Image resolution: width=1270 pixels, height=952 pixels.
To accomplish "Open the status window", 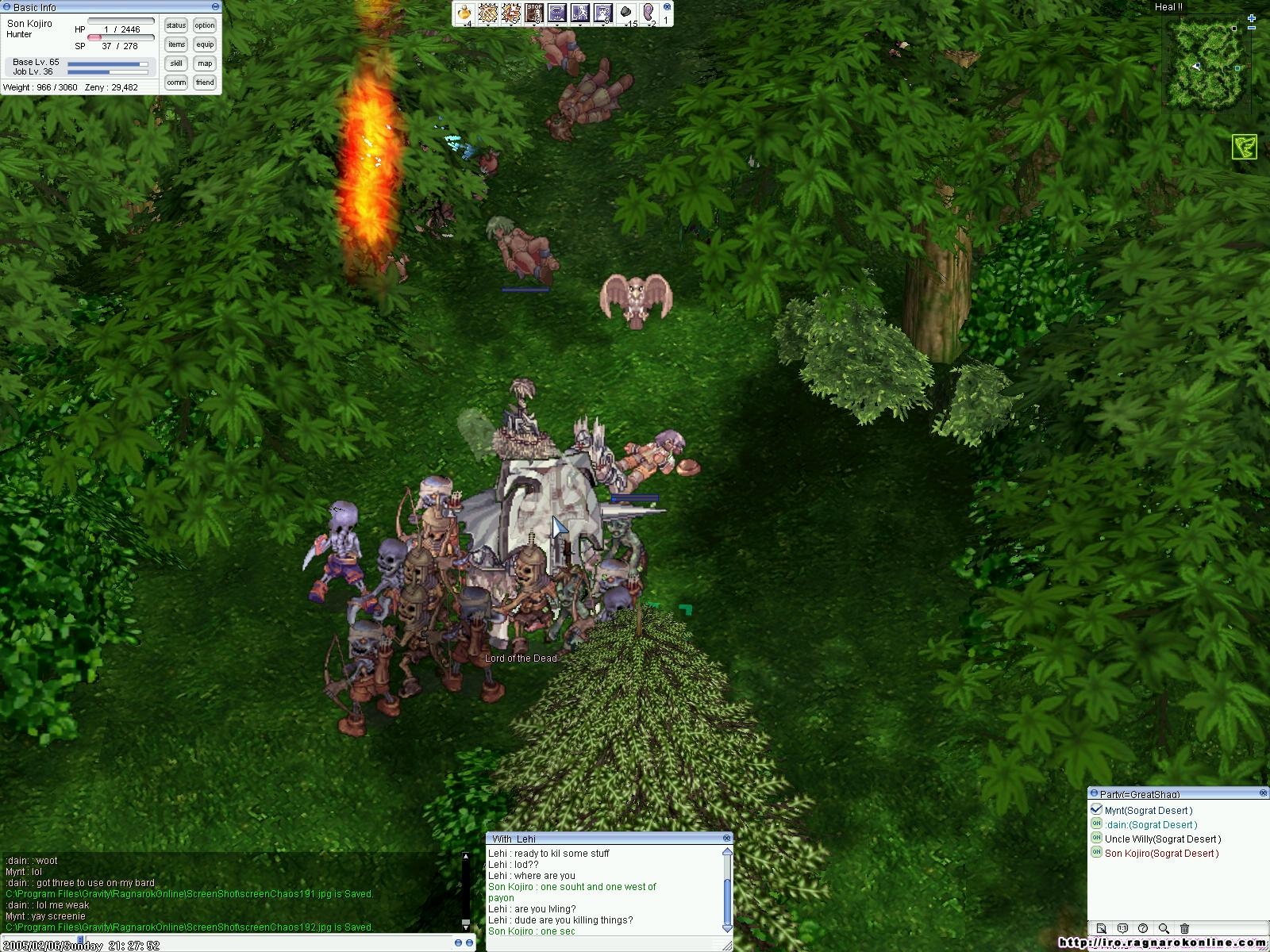I will (176, 25).
